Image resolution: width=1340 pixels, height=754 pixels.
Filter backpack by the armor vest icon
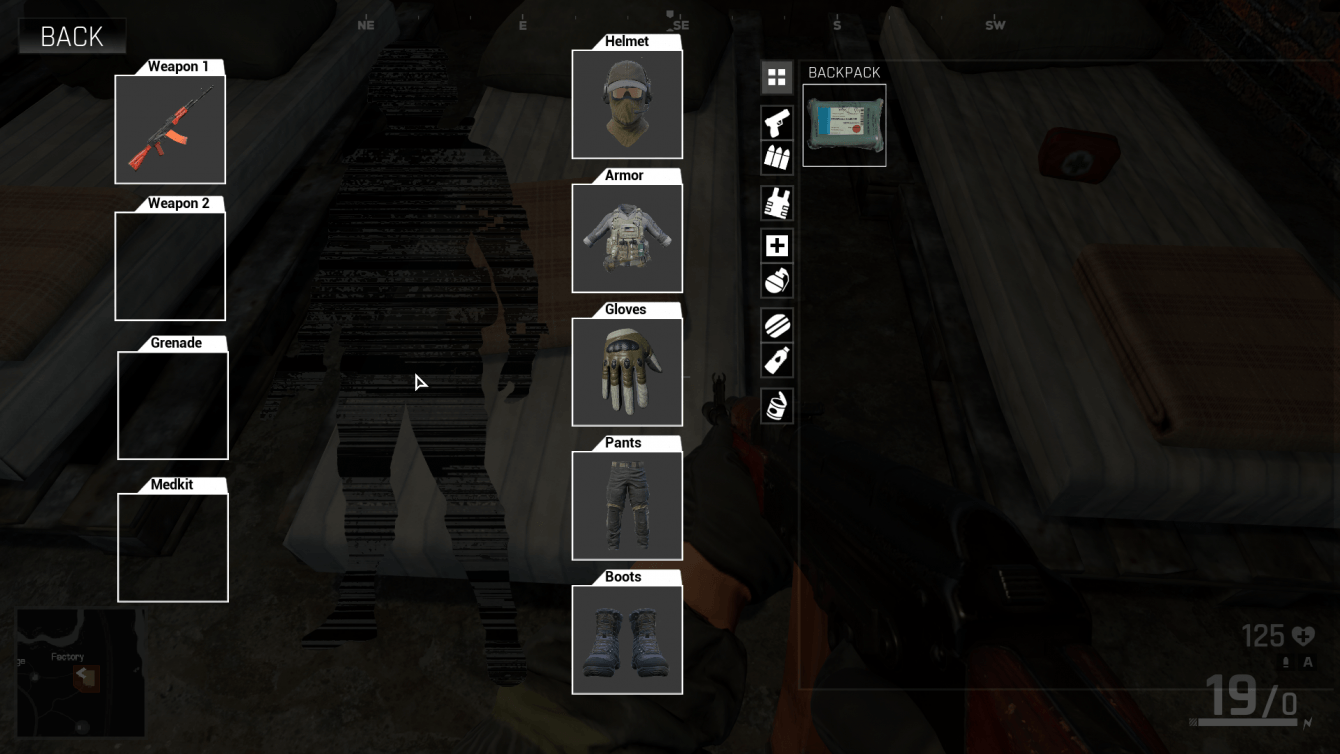[x=777, y=203]
